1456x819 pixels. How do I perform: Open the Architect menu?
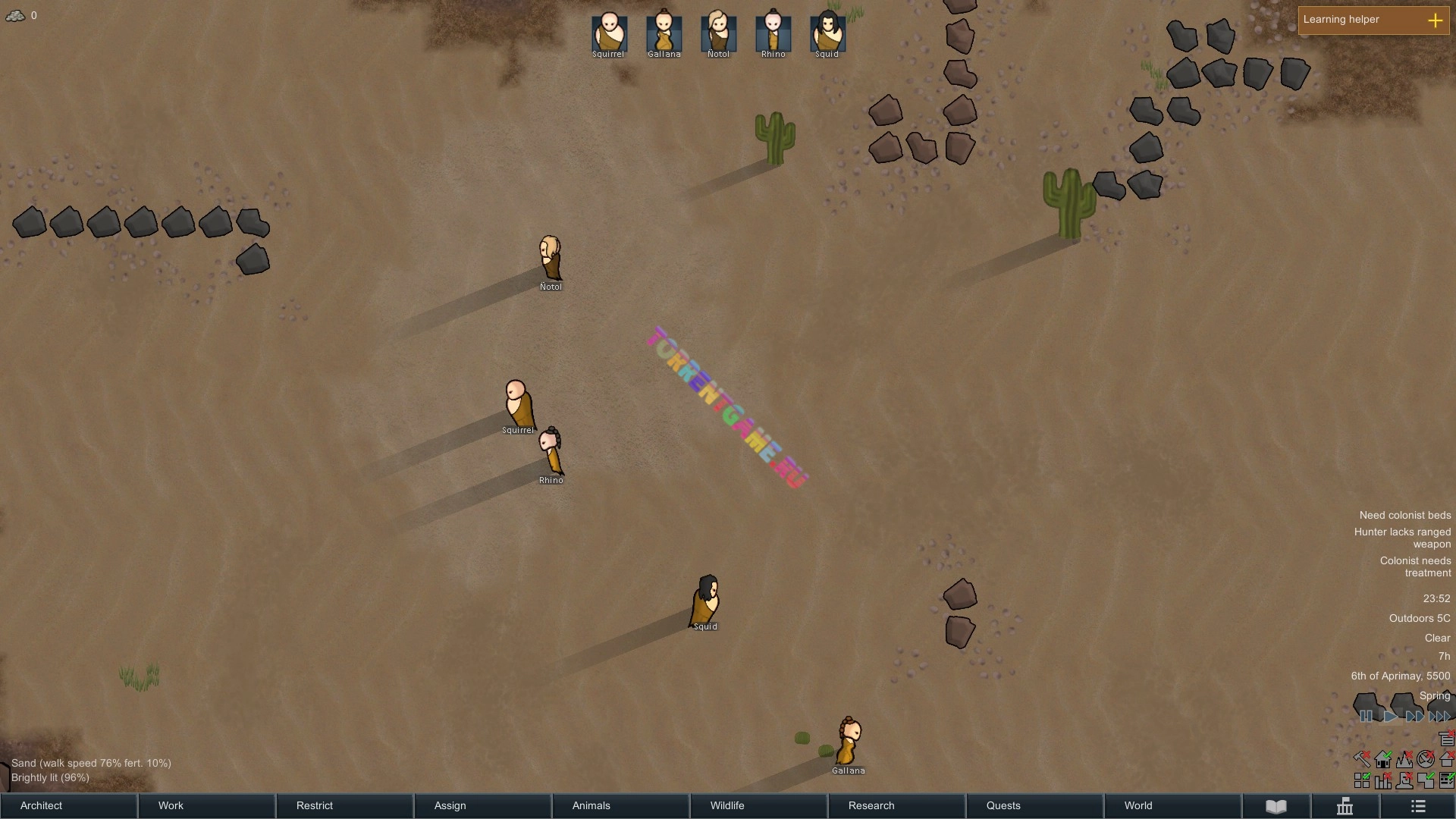pyautogui.click(x=68, y=805)
